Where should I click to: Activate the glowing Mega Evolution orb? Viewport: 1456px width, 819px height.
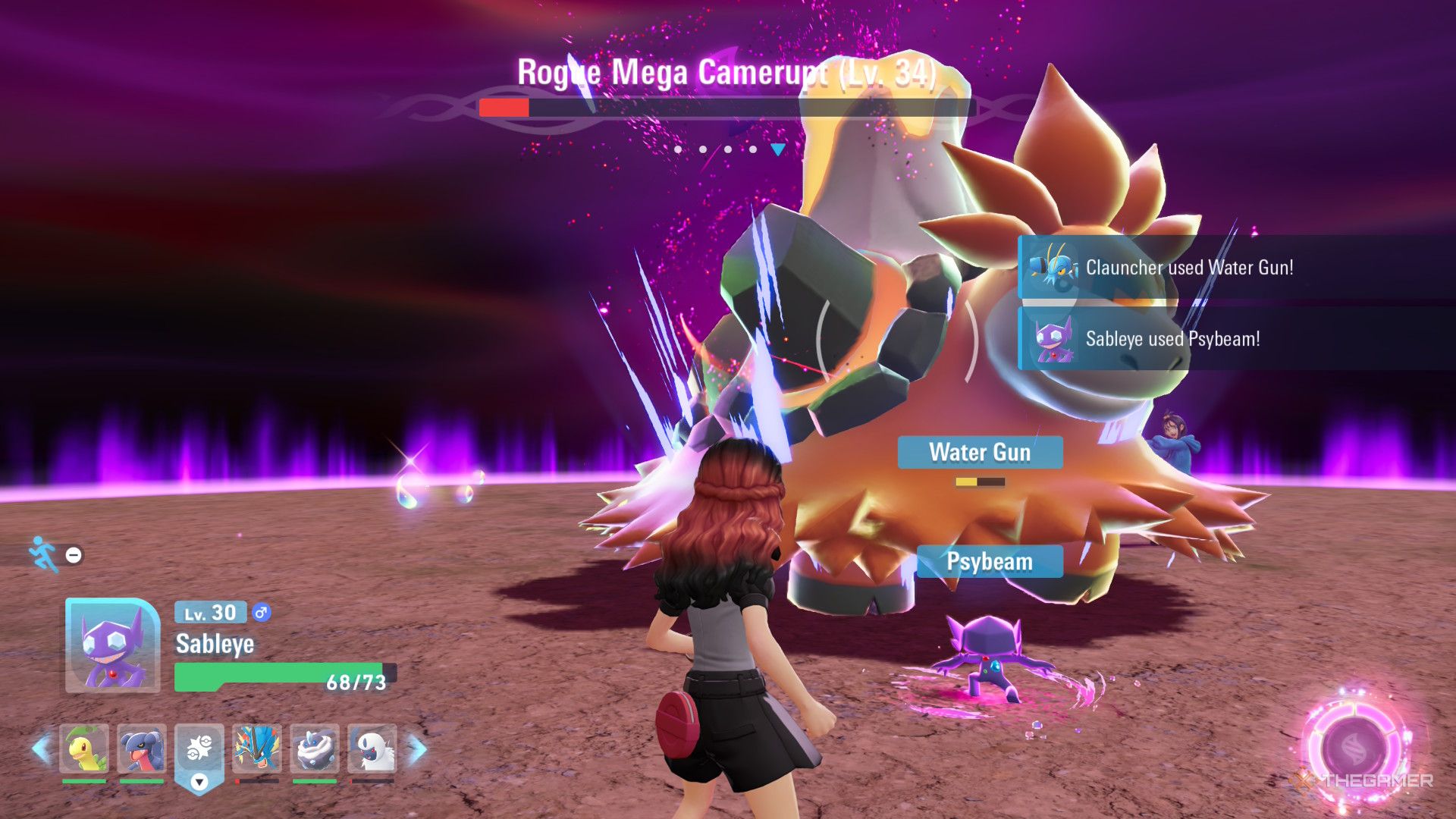point(1354,748)
